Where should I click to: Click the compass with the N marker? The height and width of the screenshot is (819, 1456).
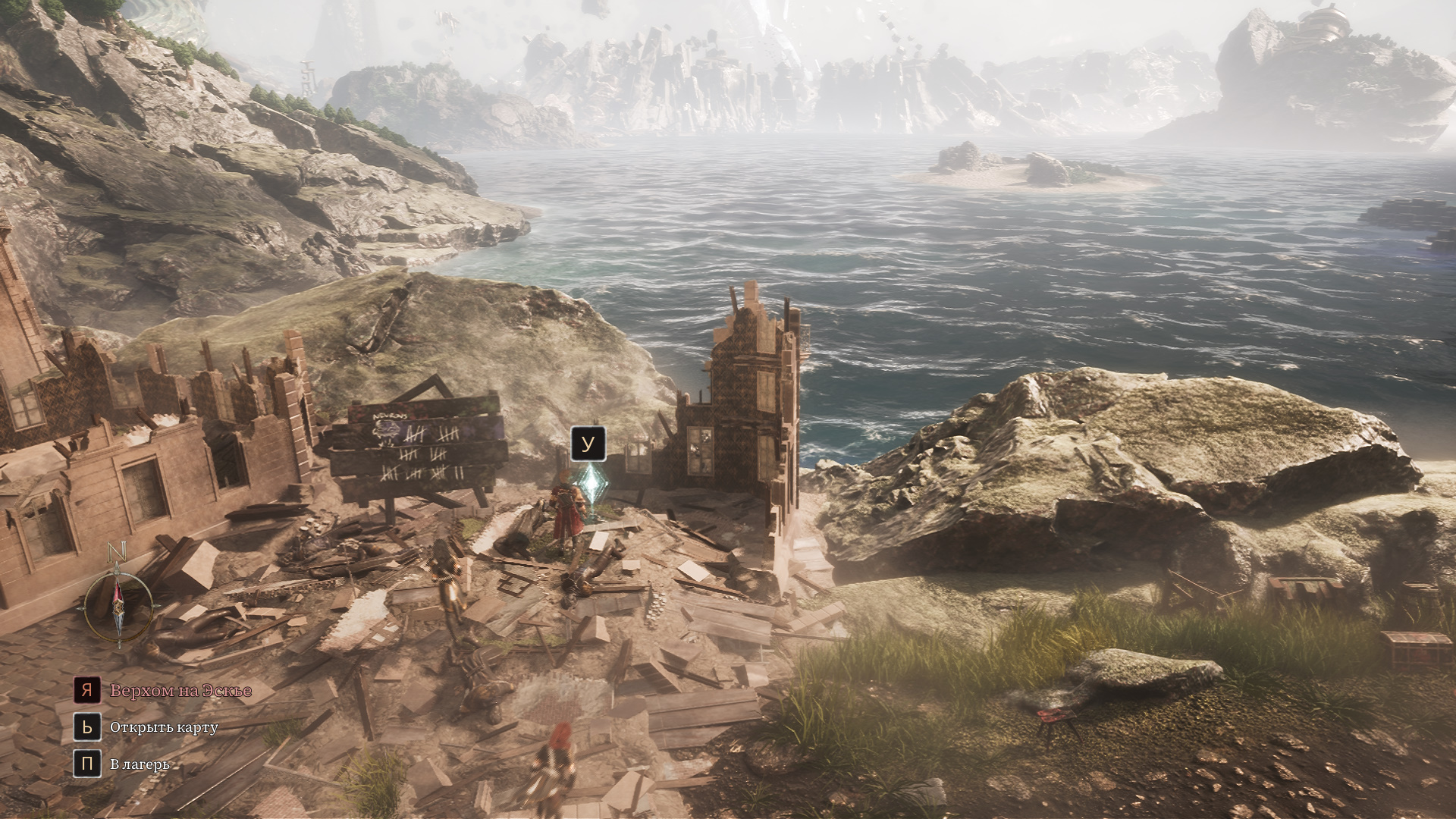pyautogui.click(x=119, y=605)
